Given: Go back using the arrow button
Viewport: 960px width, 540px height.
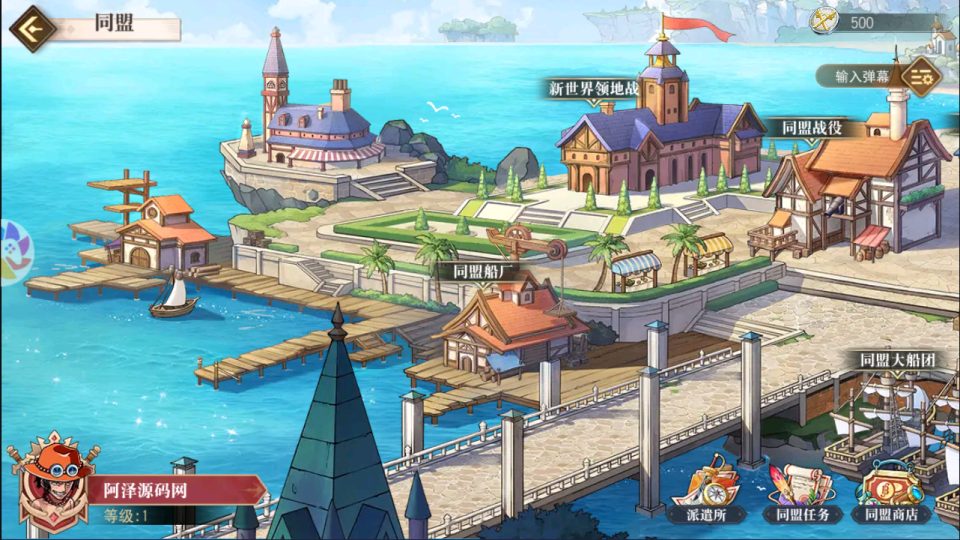Looking at the screenshot, I should (x=31, y=27).
